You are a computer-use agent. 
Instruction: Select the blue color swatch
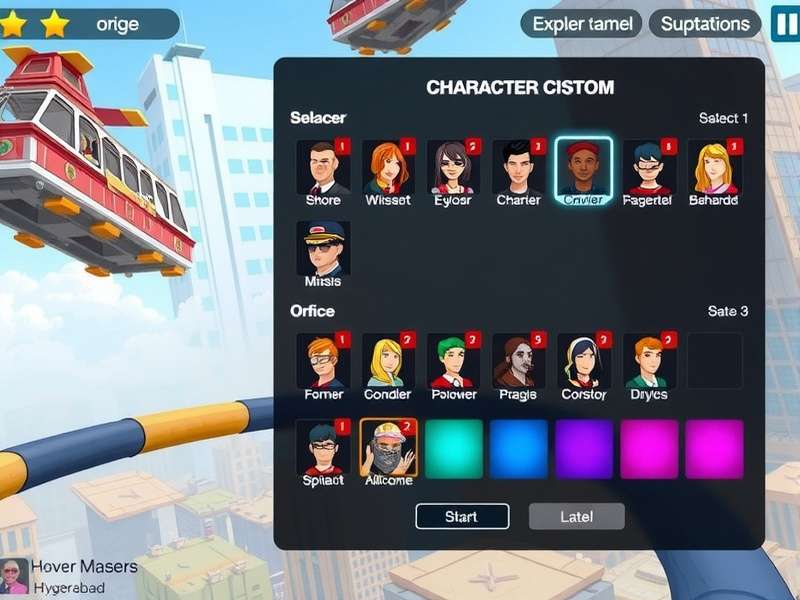tap(519, 449)
